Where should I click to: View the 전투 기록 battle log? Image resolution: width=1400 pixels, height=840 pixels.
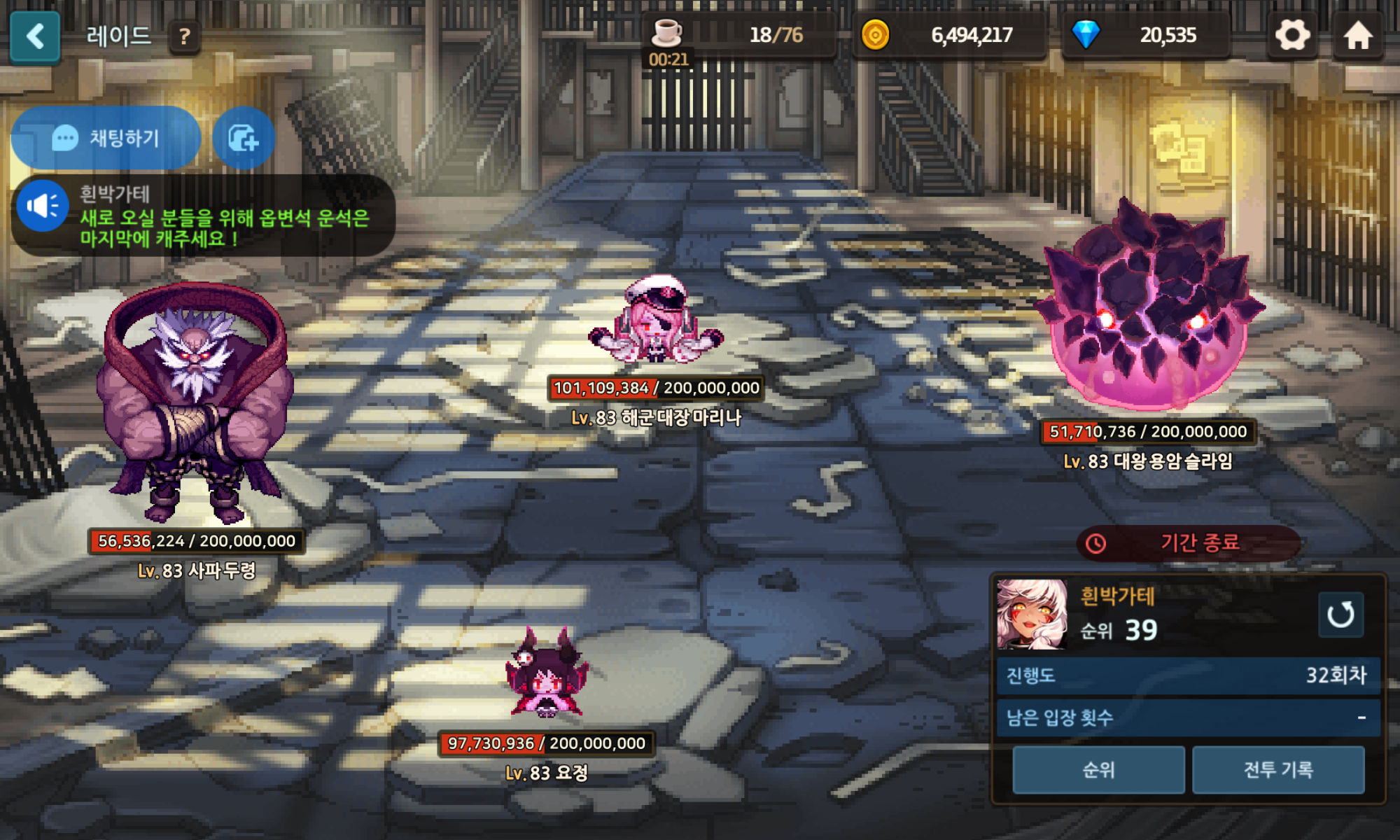(1278, 770)
